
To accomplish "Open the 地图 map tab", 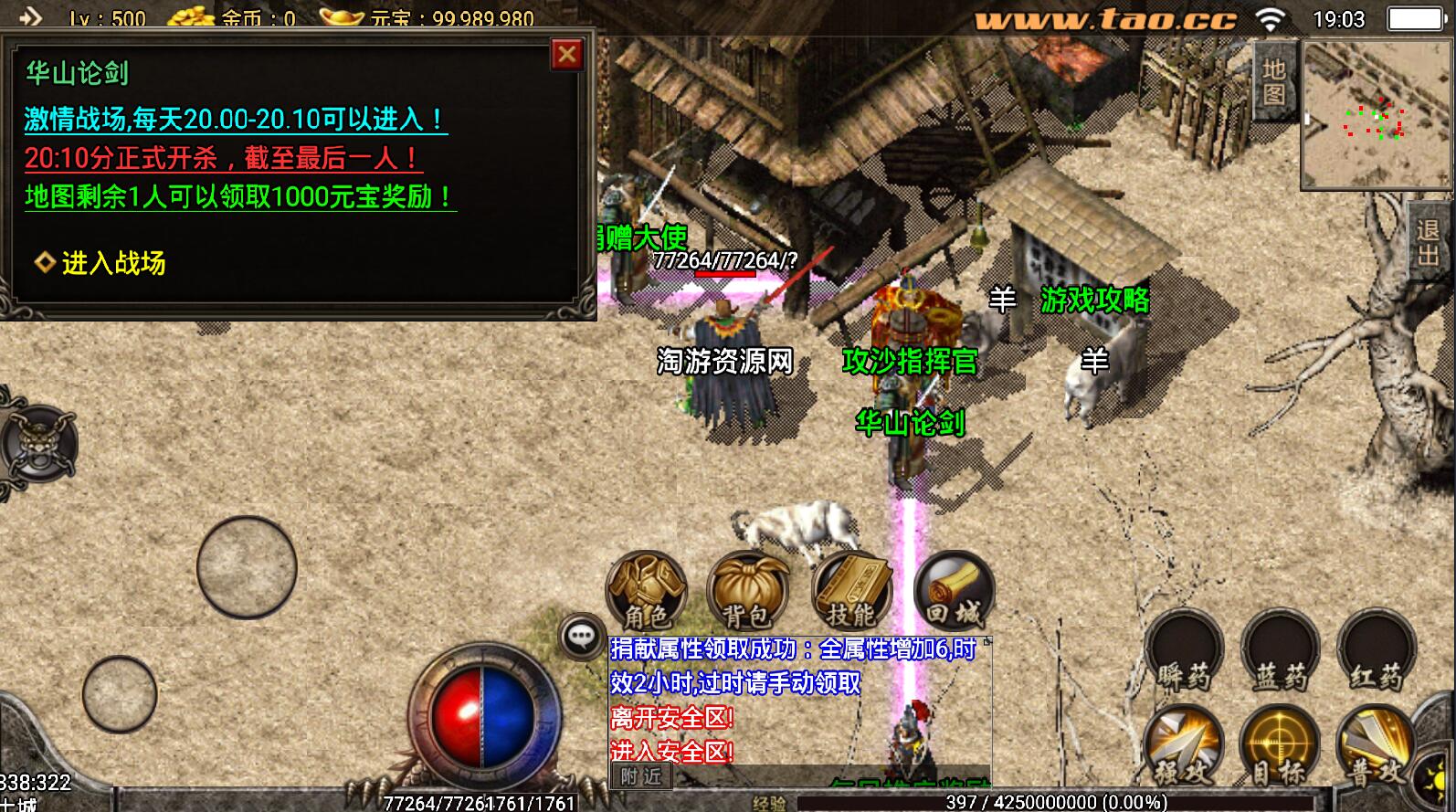I will 1274,82.
